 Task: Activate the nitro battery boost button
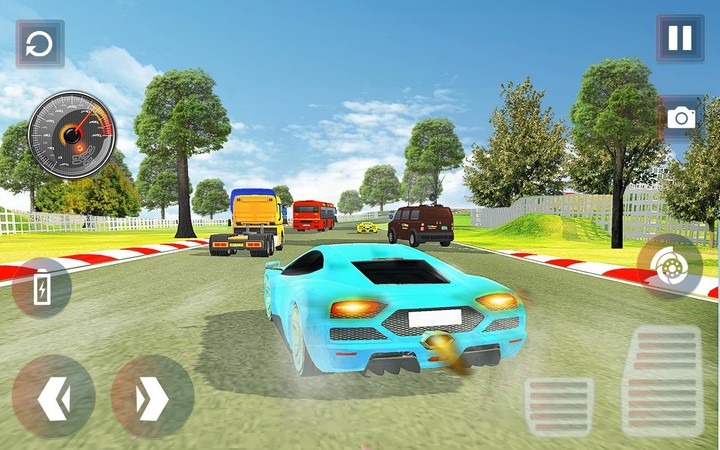41,288
